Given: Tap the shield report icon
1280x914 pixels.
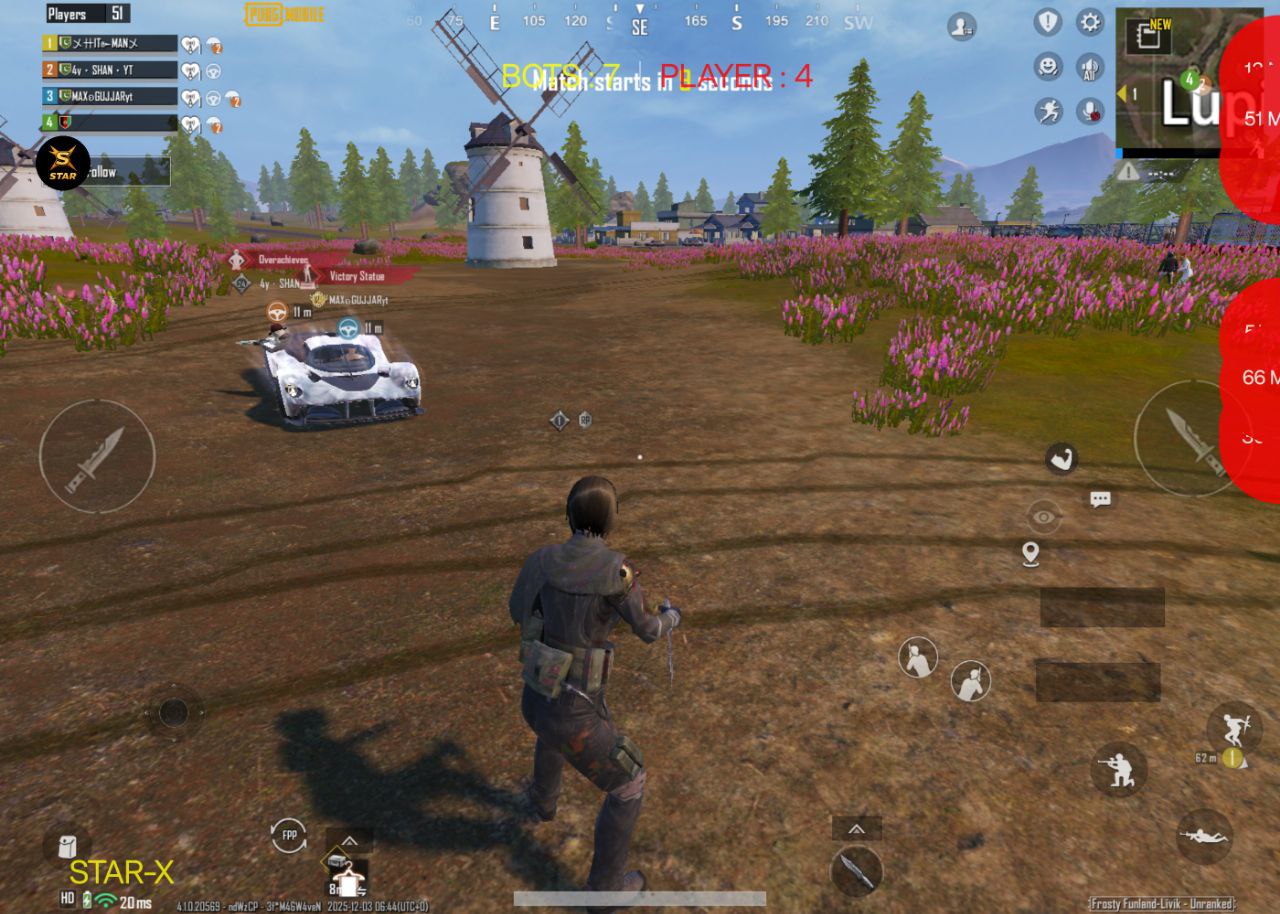Looking at the screenshot, I should tap(1047, 21).
